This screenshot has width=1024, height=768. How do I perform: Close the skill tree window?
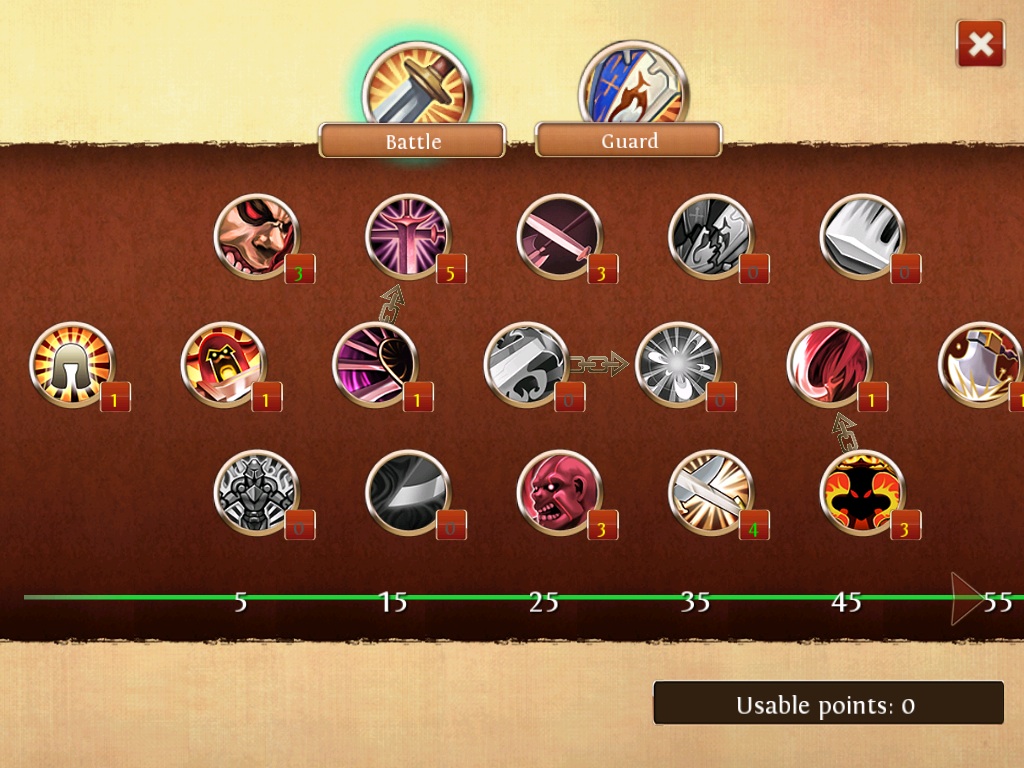(x=980, y=44)
